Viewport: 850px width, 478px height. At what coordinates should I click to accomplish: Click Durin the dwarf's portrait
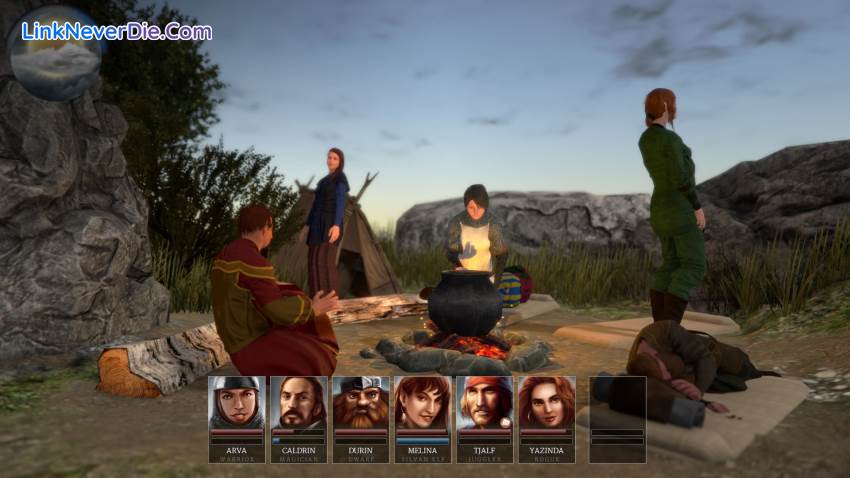click(361, 403)
